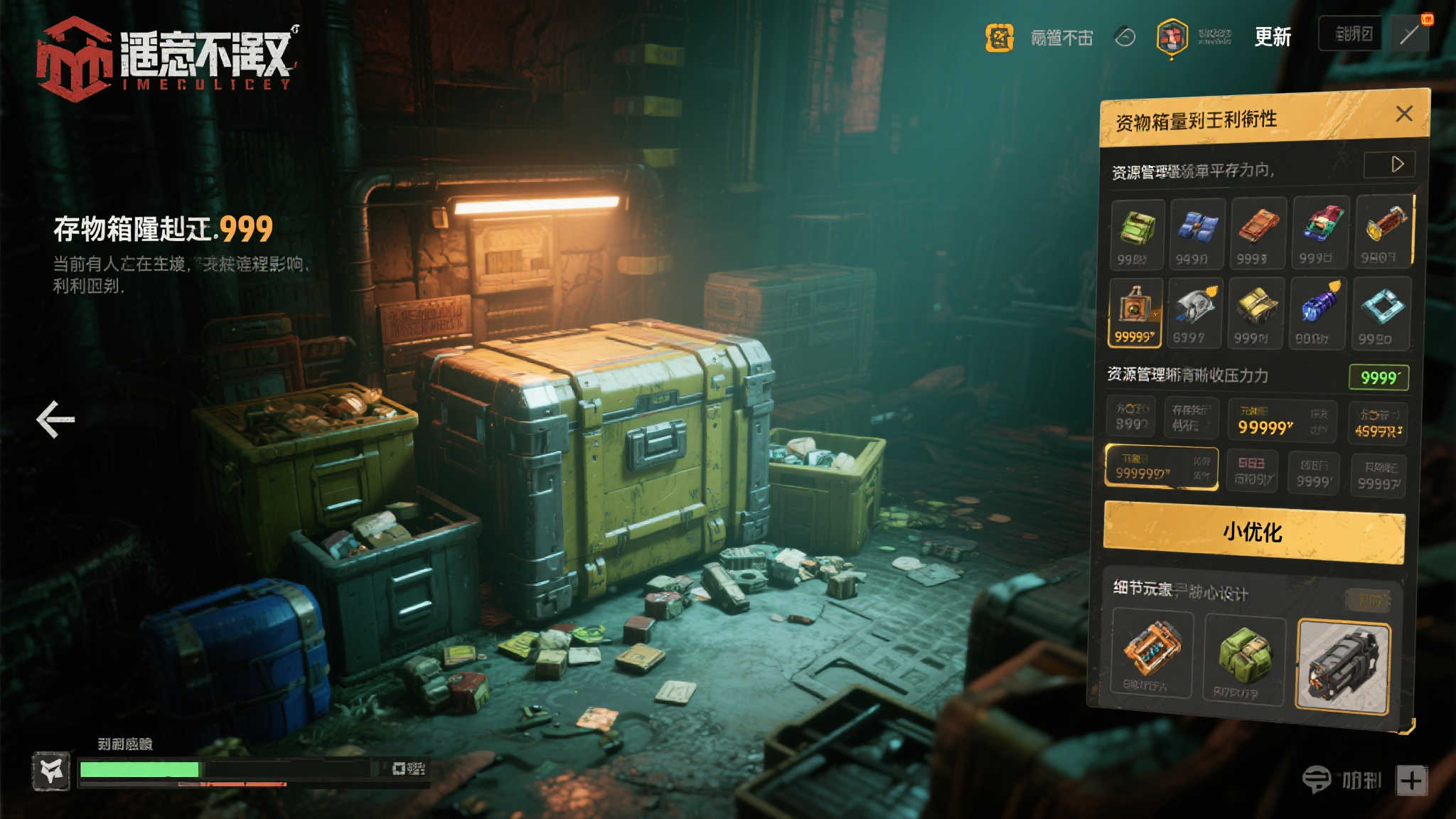Go back with the left arrow
1456x819 pixels.
tap(55, 419)
